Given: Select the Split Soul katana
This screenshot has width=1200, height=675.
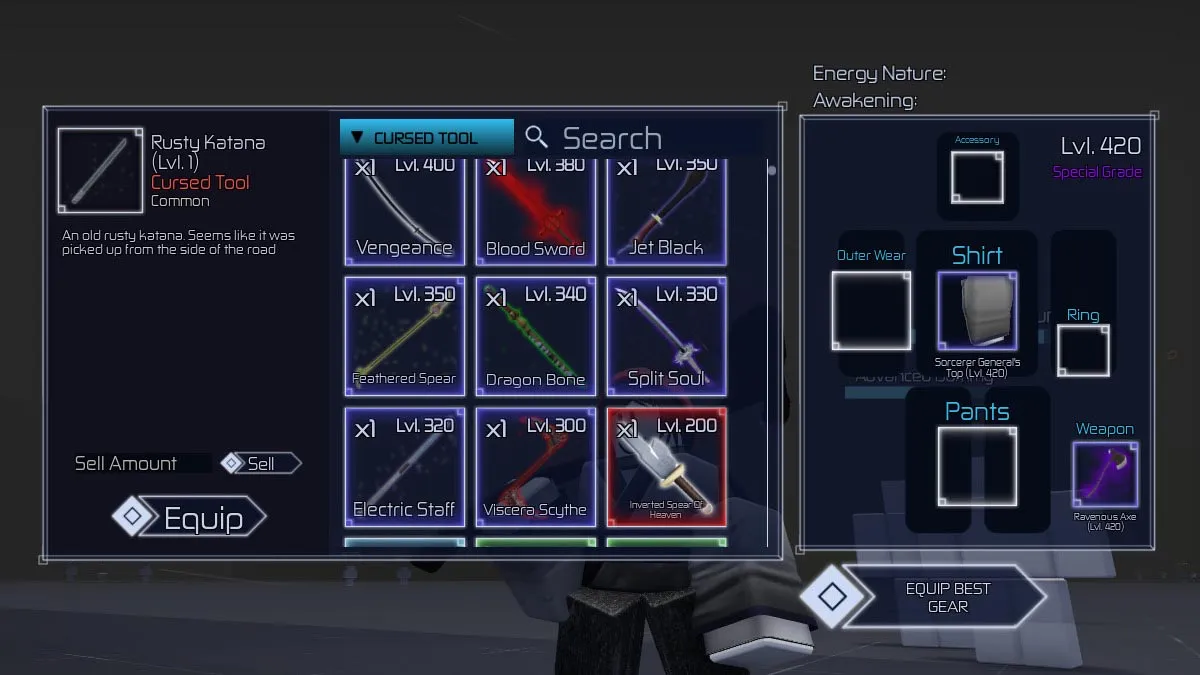Looking at the screenshot, I should (x=666, y=336).
